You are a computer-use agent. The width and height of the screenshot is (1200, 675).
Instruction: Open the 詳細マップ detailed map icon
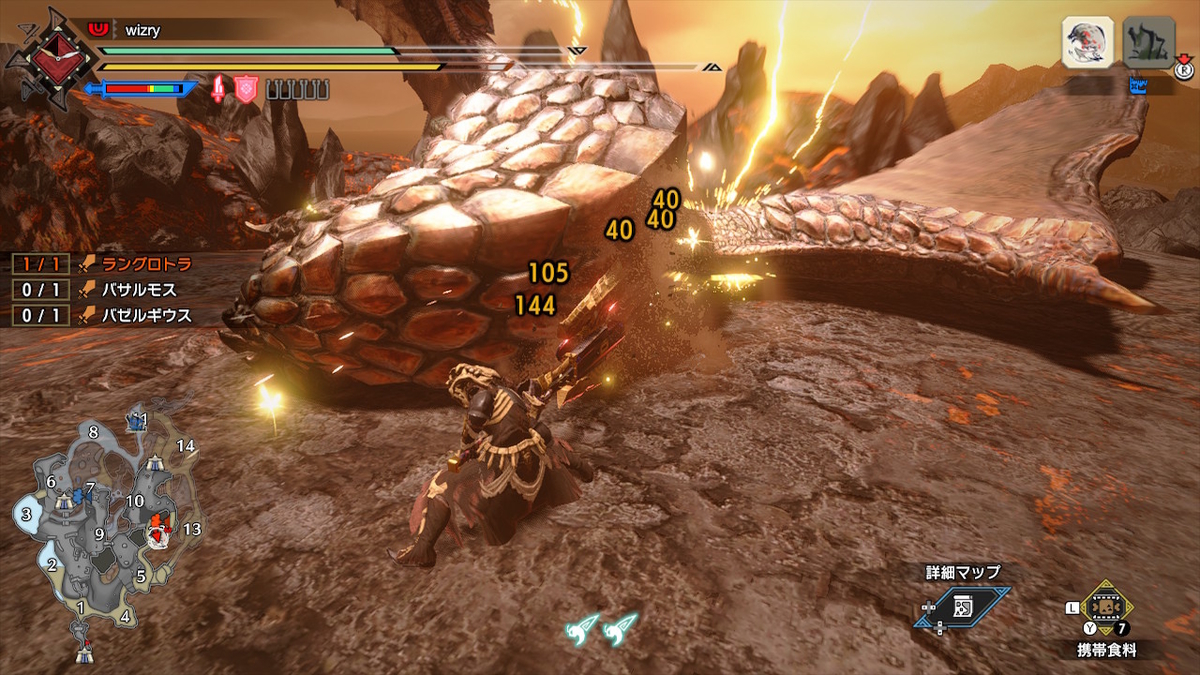click(962, 607)
